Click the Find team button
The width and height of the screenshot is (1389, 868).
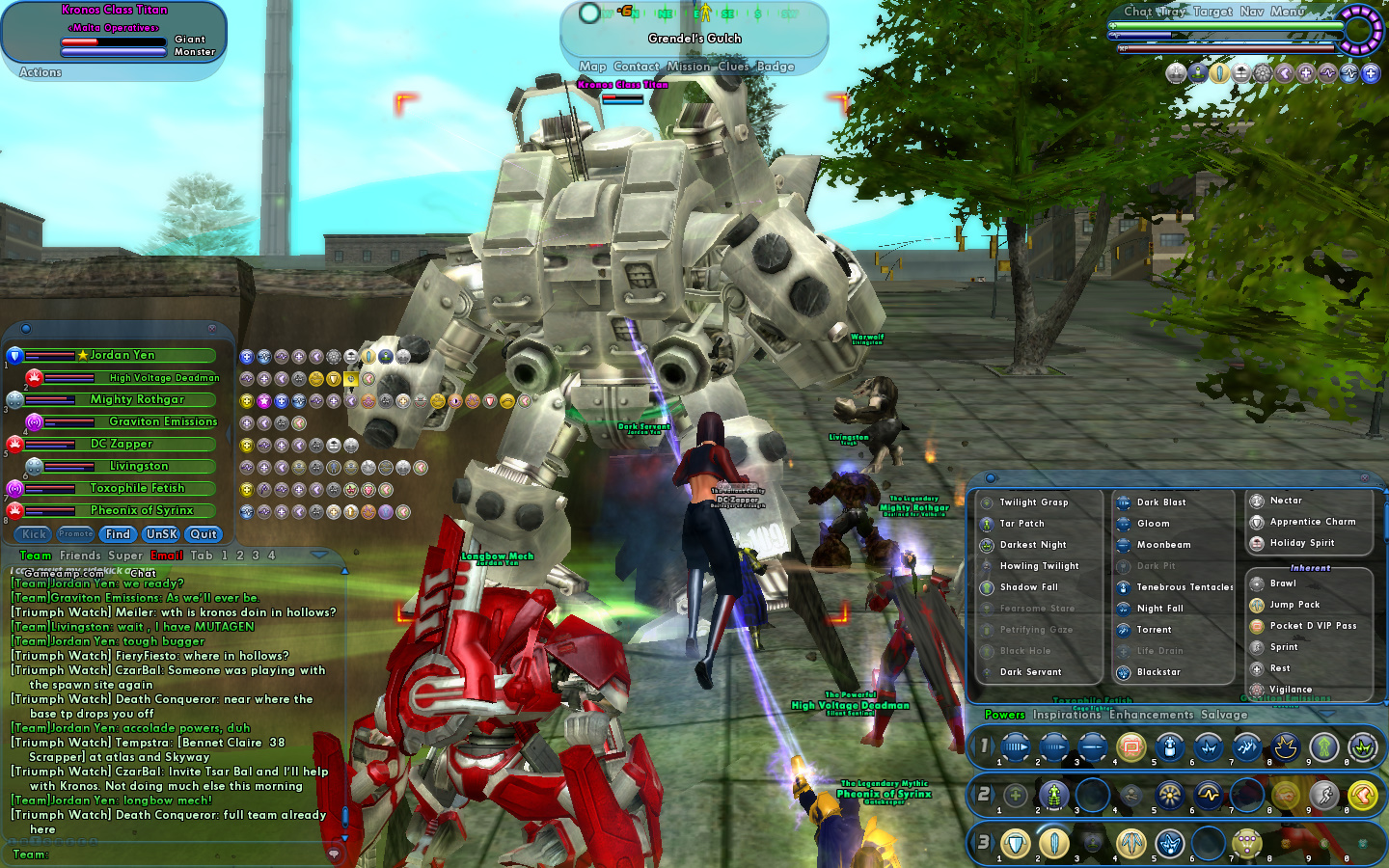pos(118,534)
